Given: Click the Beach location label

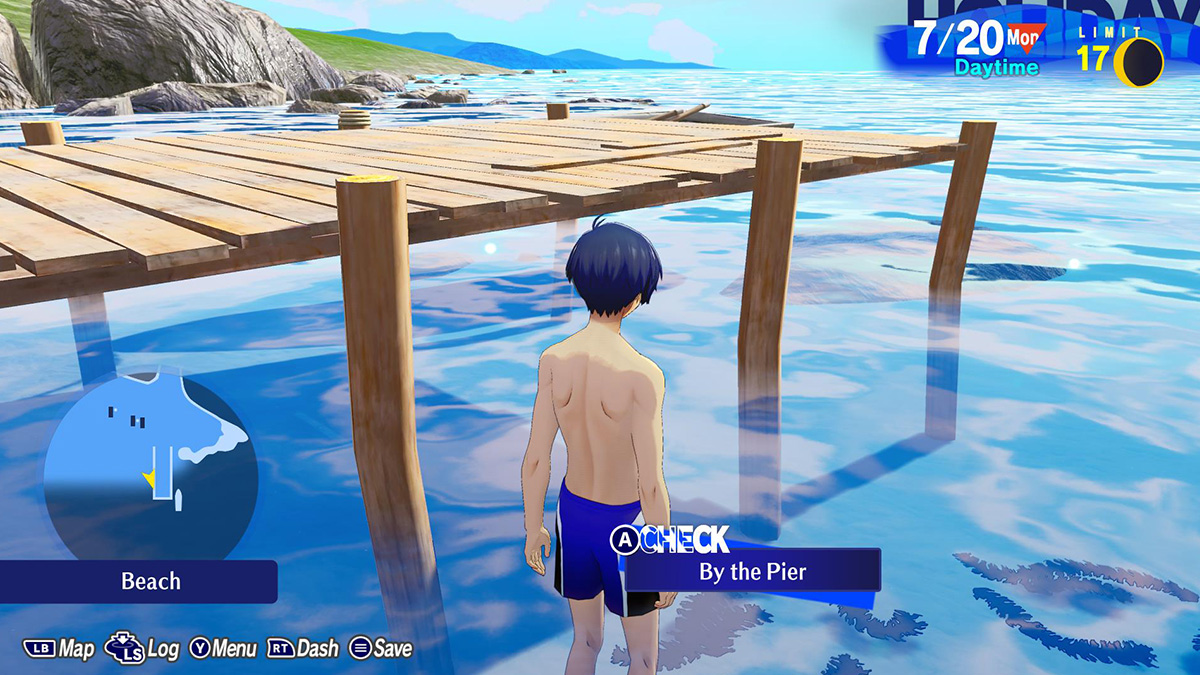Looking at the screenshot, I should [150, 581].
